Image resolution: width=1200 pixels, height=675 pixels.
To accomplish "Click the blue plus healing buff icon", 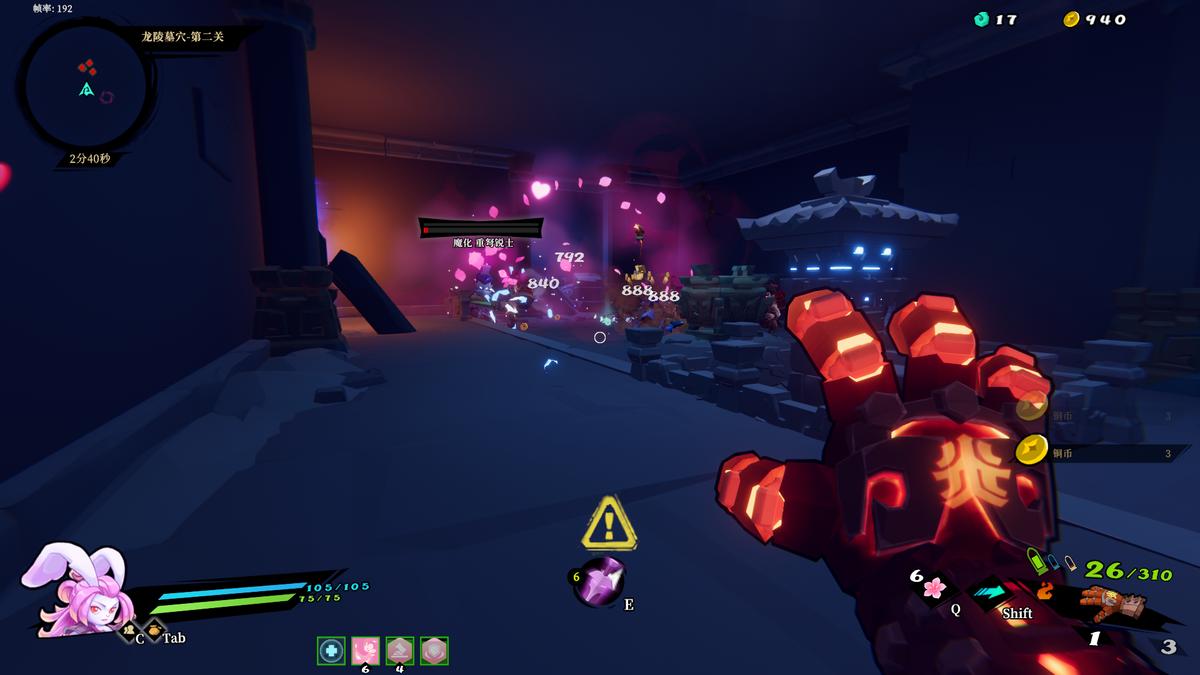I will 331,651.
